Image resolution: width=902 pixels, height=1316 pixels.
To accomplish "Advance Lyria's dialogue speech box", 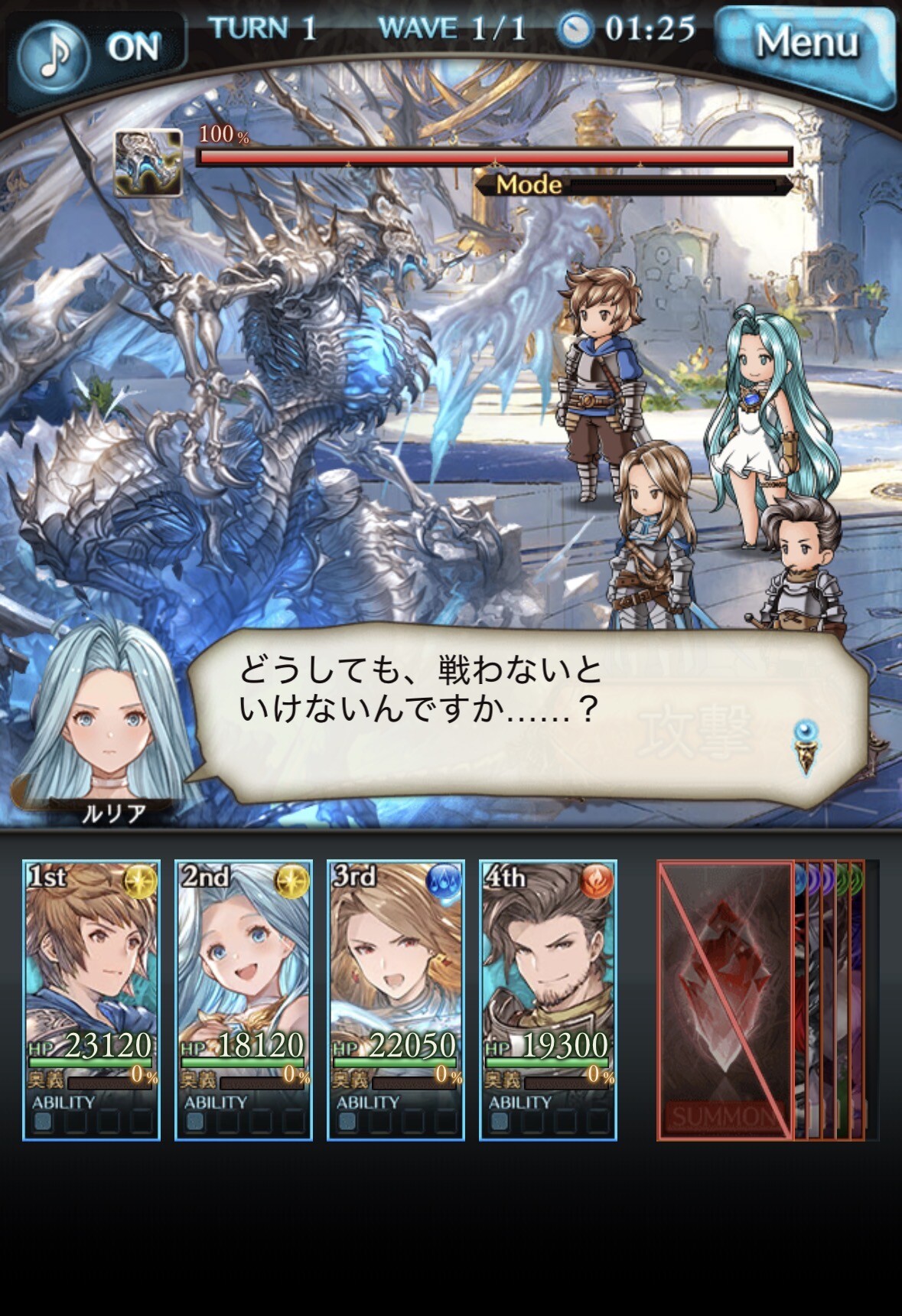I will pos(526,706).
